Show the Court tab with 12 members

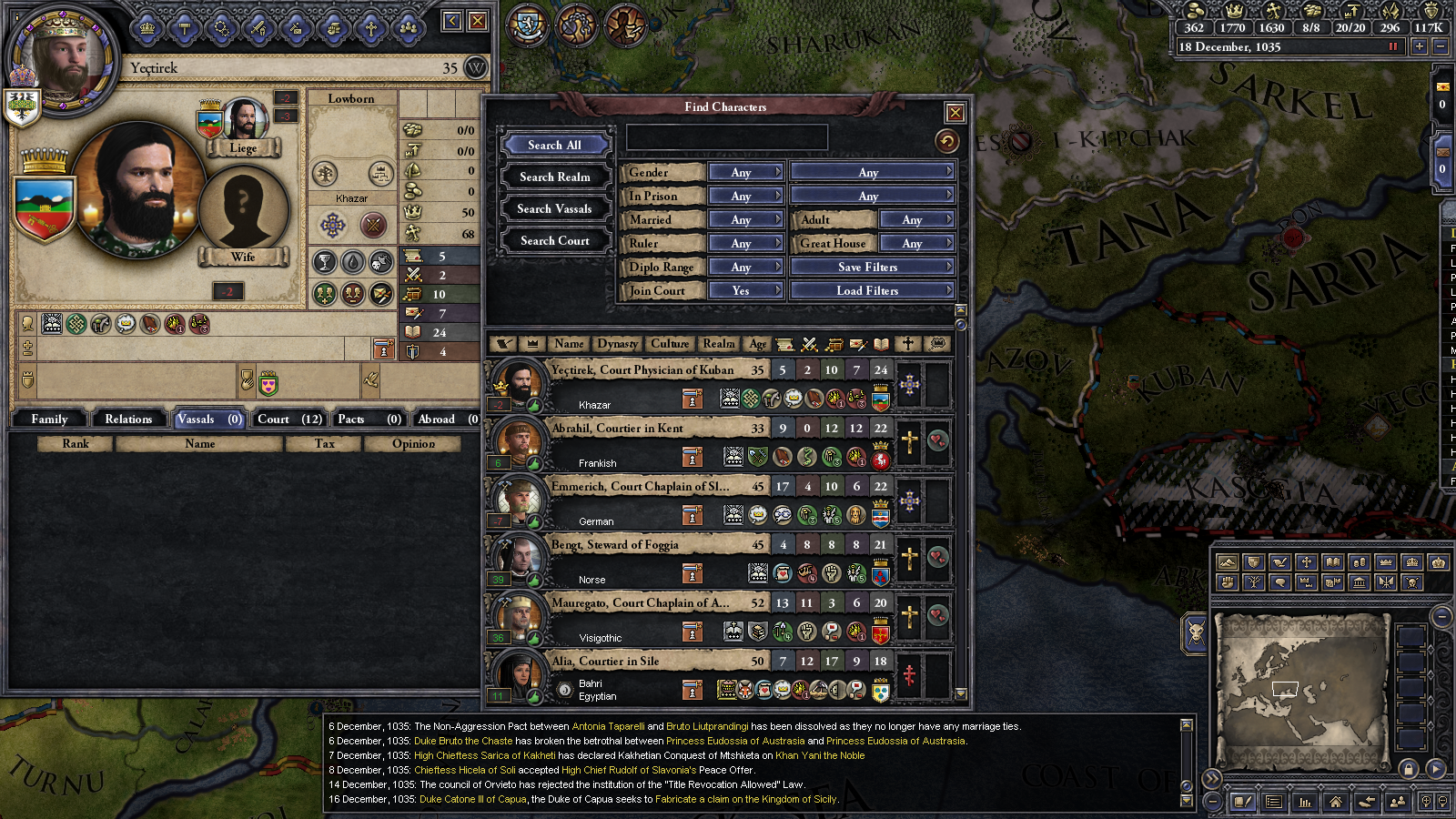(289, 419)
